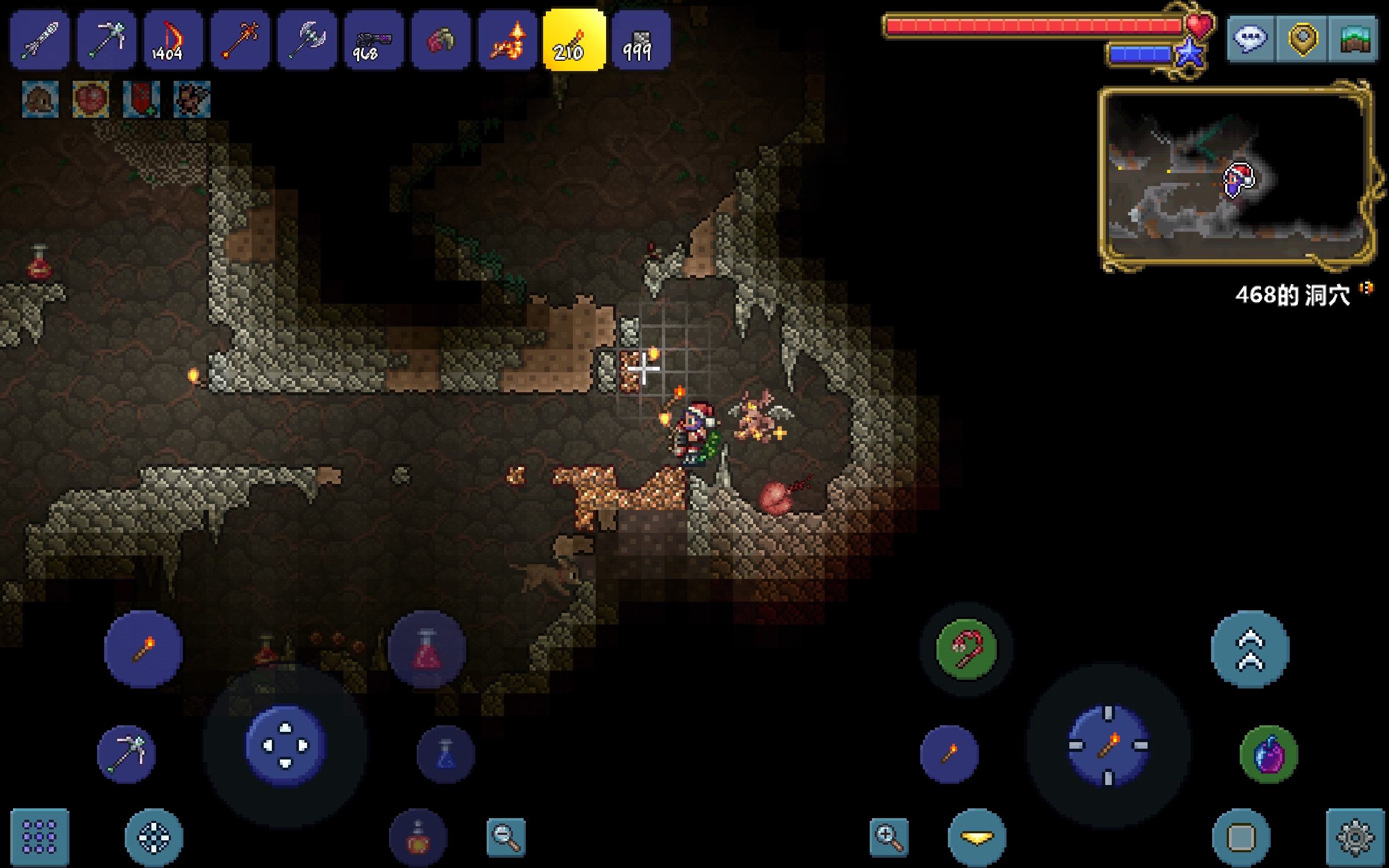Screen dimensions: 1389x868
Task: Zoom out with the minus magnifier
Action: [506, 837]
